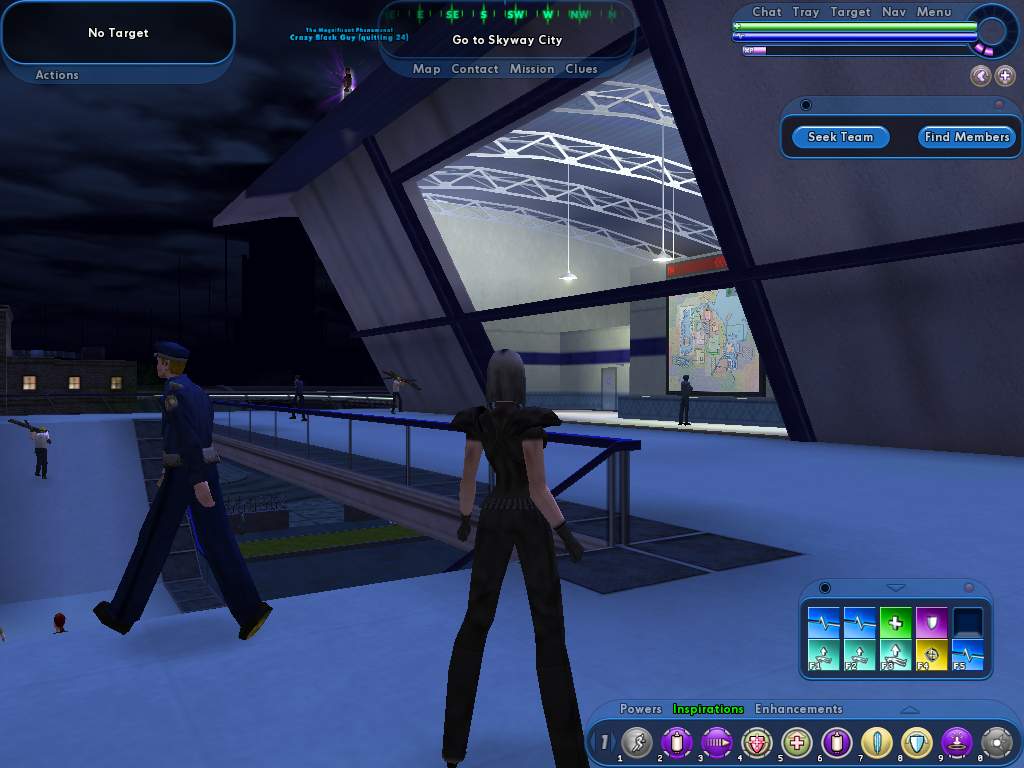The height and width of the screenshot is (768, 1024).
Task: Click the Seek Team button
Action: 840,137
